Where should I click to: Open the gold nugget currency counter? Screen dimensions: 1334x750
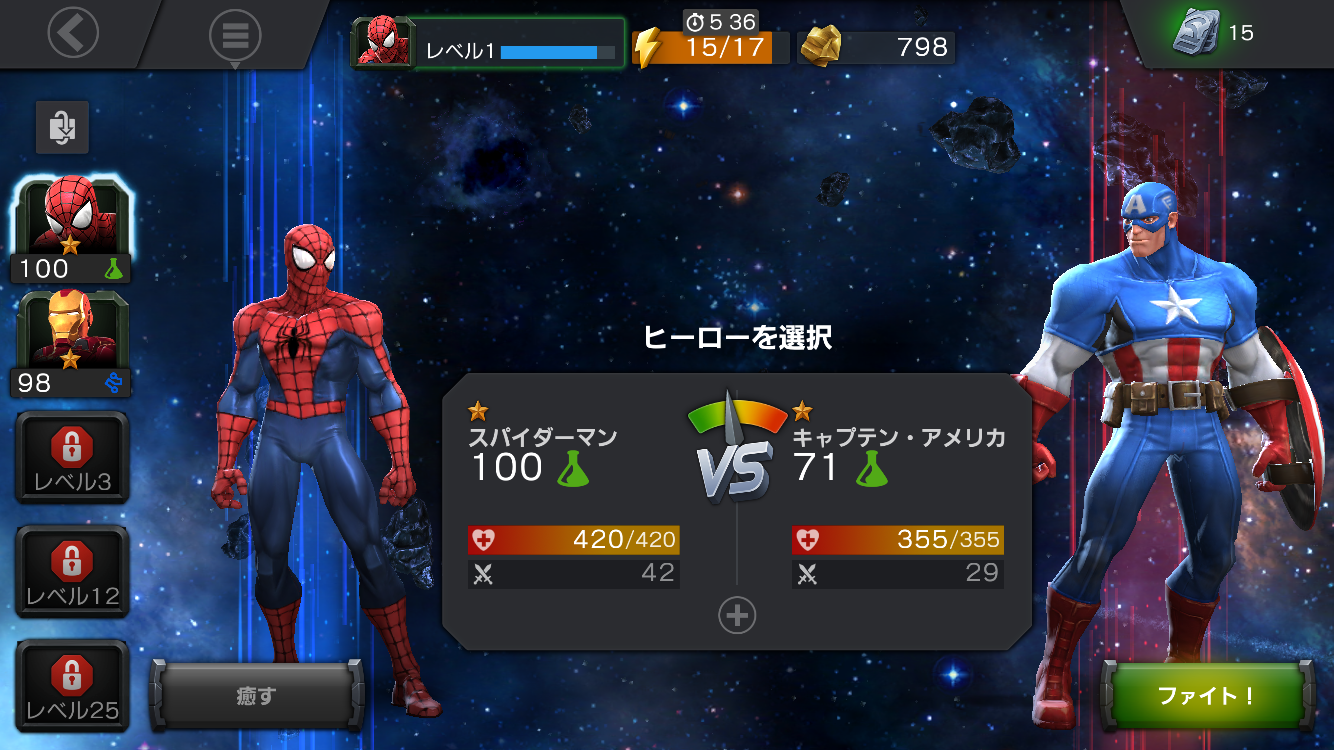[877, 47]
